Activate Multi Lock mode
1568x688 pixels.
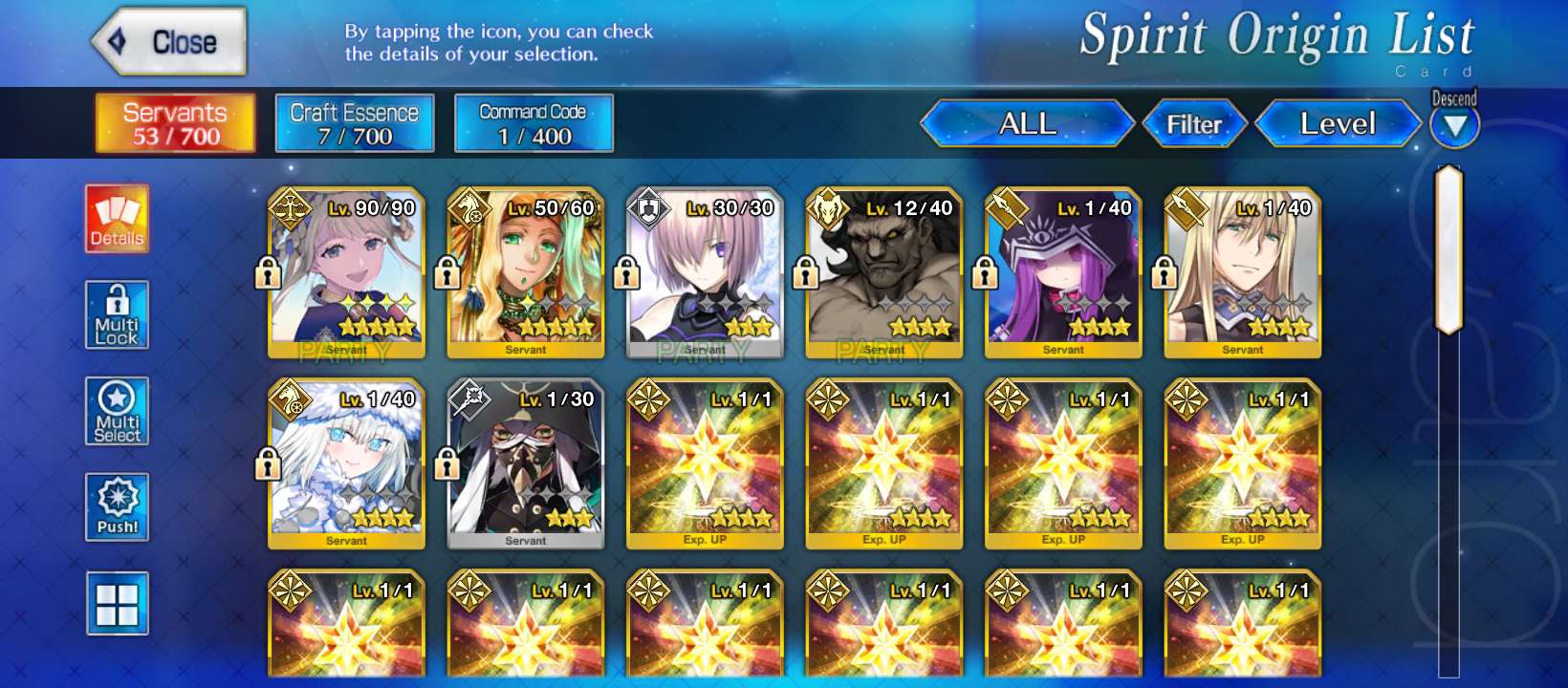[117, 314]
